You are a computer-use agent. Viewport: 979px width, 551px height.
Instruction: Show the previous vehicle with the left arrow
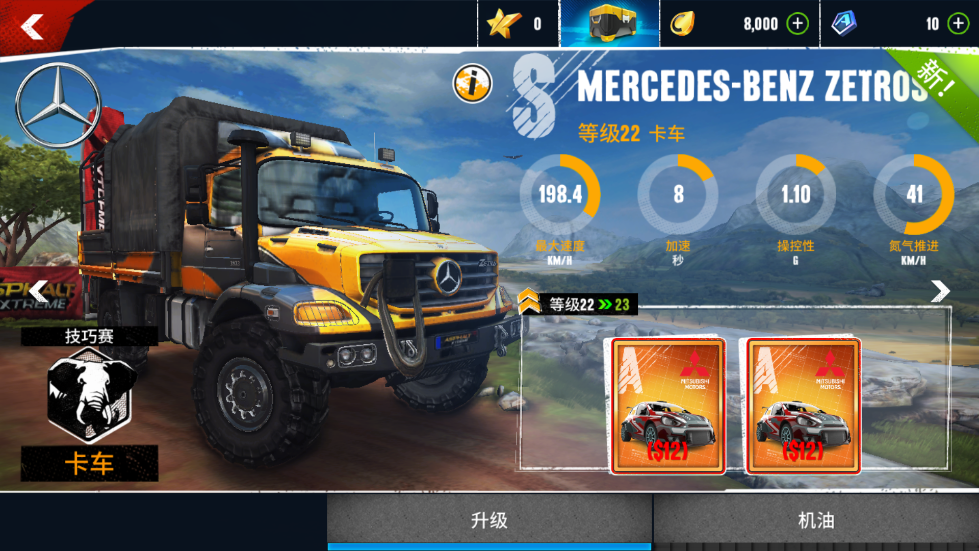[38, 291]
